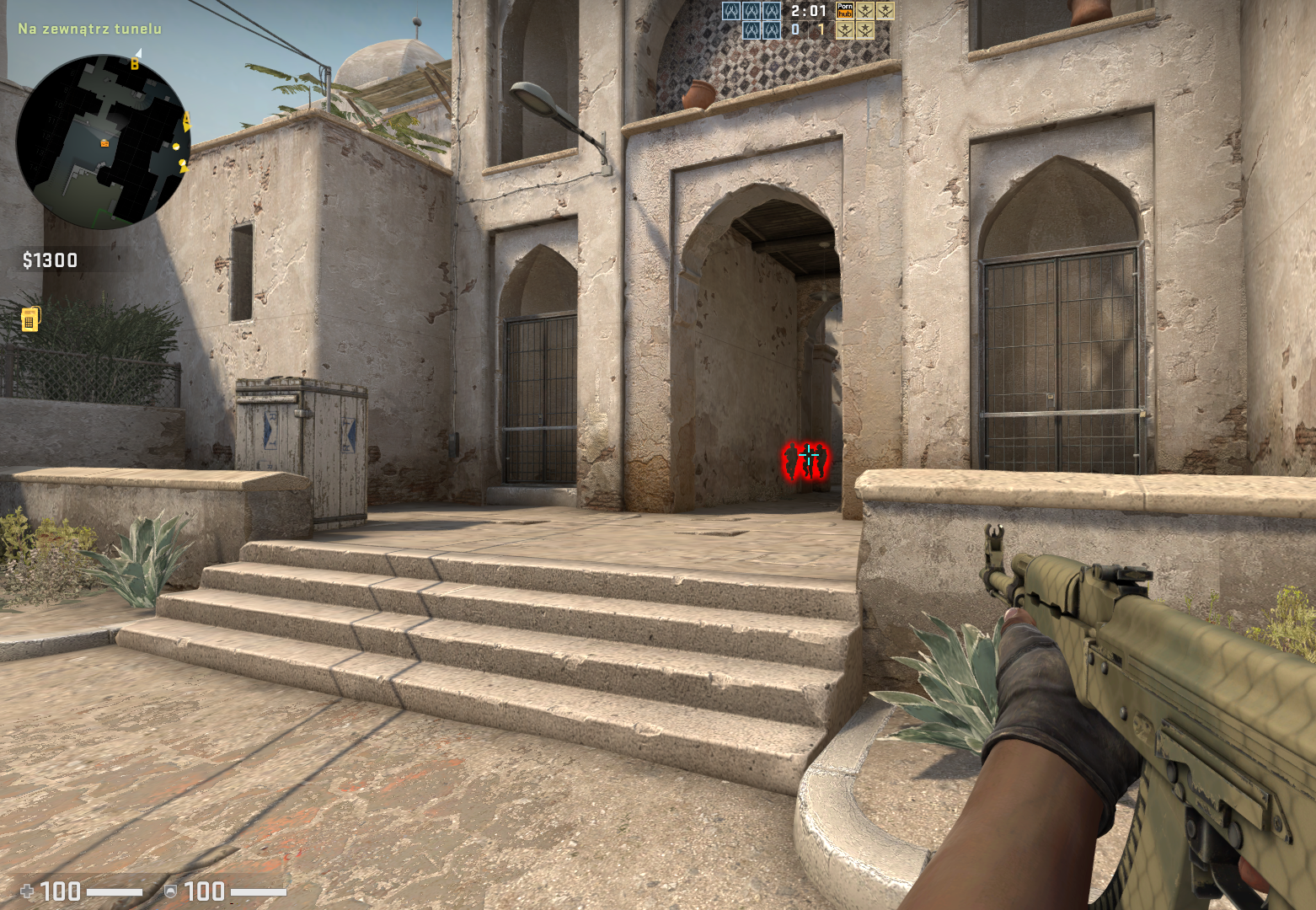The image size is (1316, 910).
Task: Click the star-badge avatar left of Pornhub row two
Action: pyautogui.click(x=844, y=31)
